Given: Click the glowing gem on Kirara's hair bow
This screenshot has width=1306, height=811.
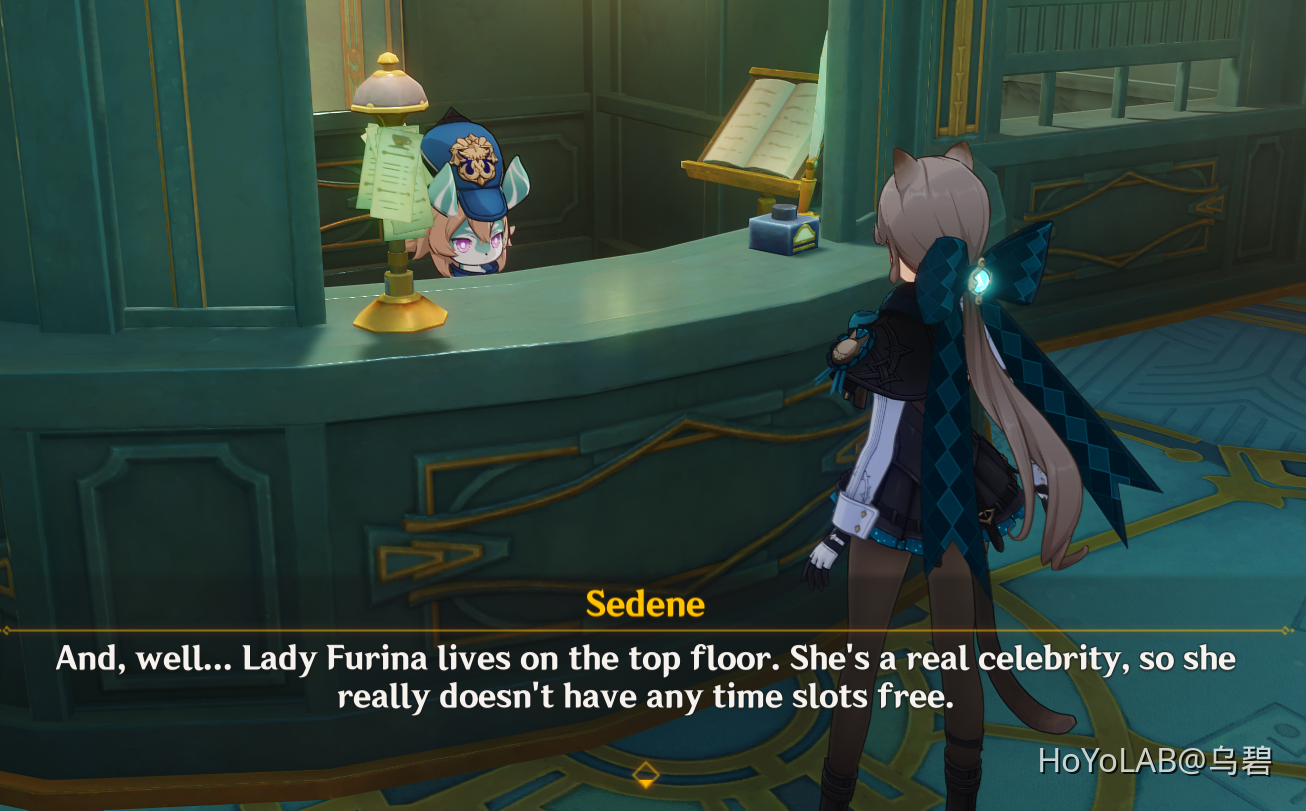Looking at the screenshot, I should [x=978, y=283].
